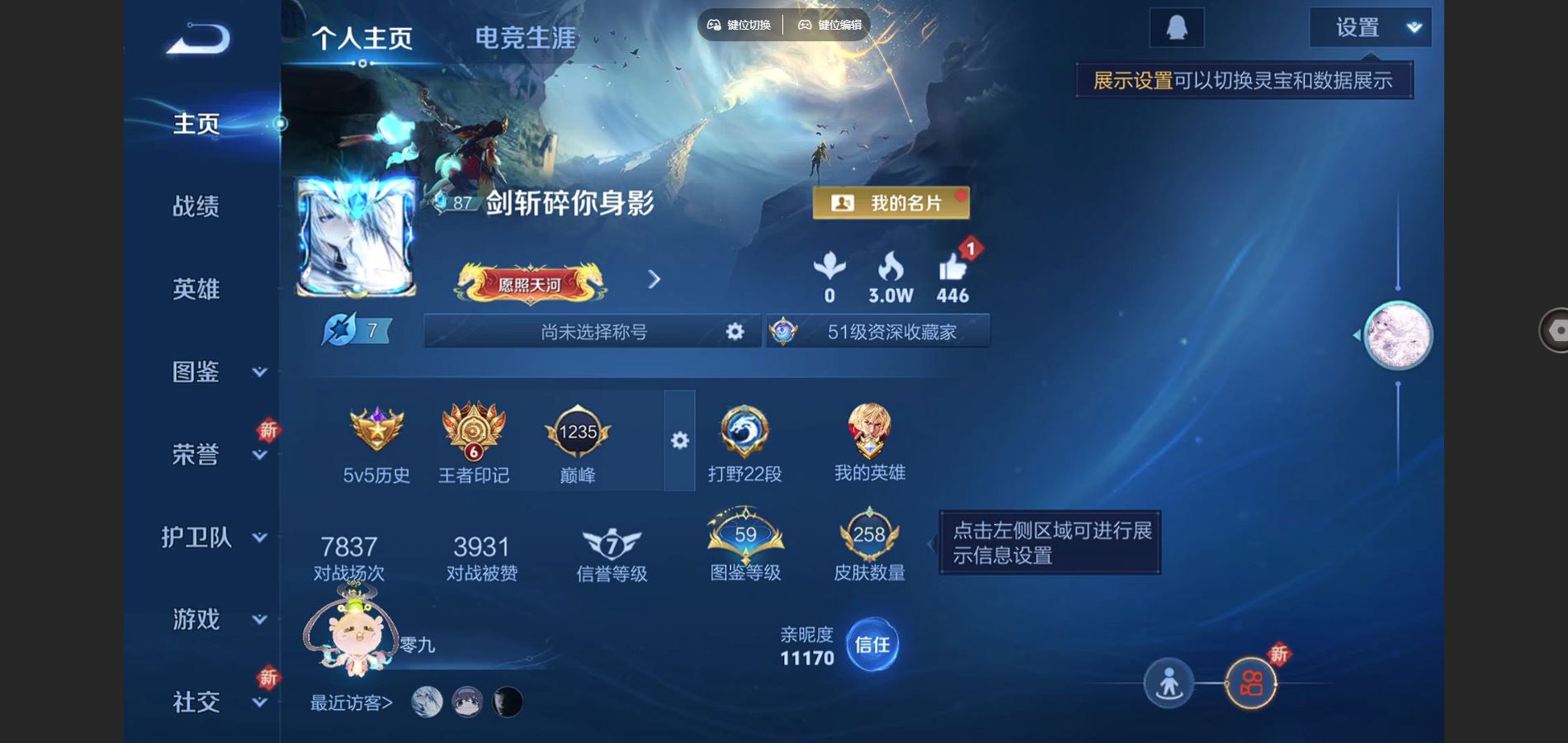Image resolution: width=1568 pixels, height=743 pixels.
Task: Click the gear next to the badge row
Action: (x=679, y=442)
